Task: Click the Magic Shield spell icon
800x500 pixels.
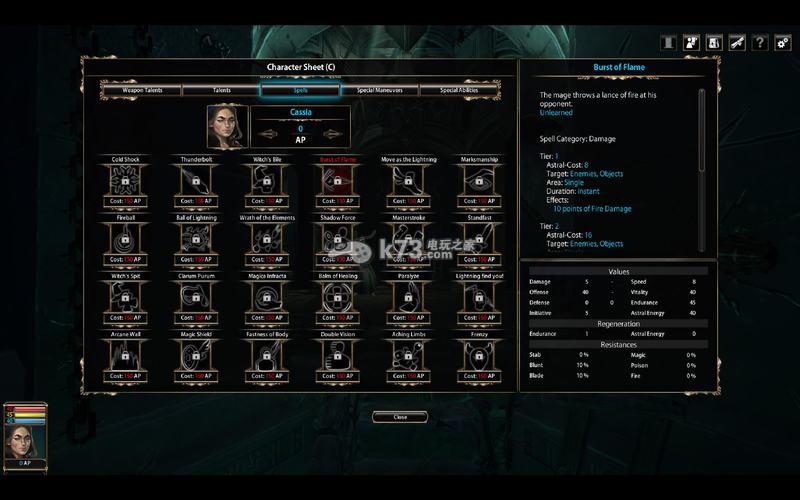Action: 196,354
